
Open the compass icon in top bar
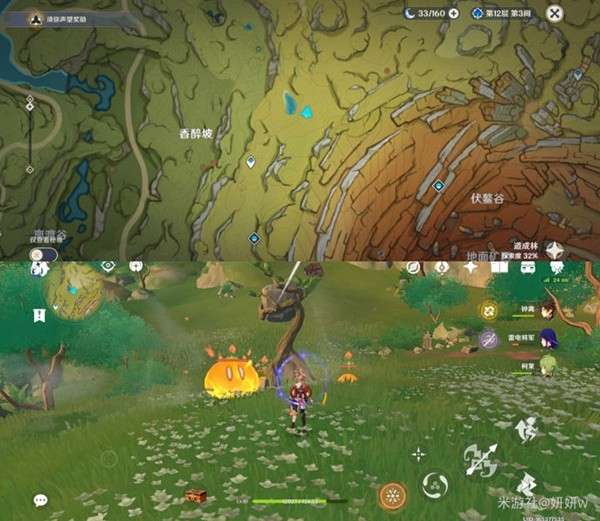coord(412,268)
